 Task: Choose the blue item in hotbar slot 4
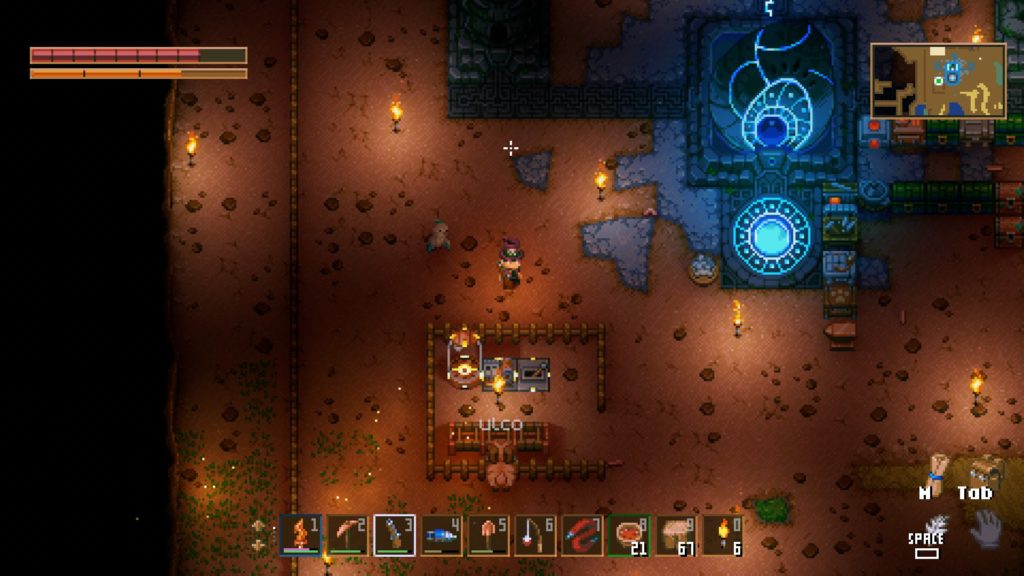click(x=442, y=535)
